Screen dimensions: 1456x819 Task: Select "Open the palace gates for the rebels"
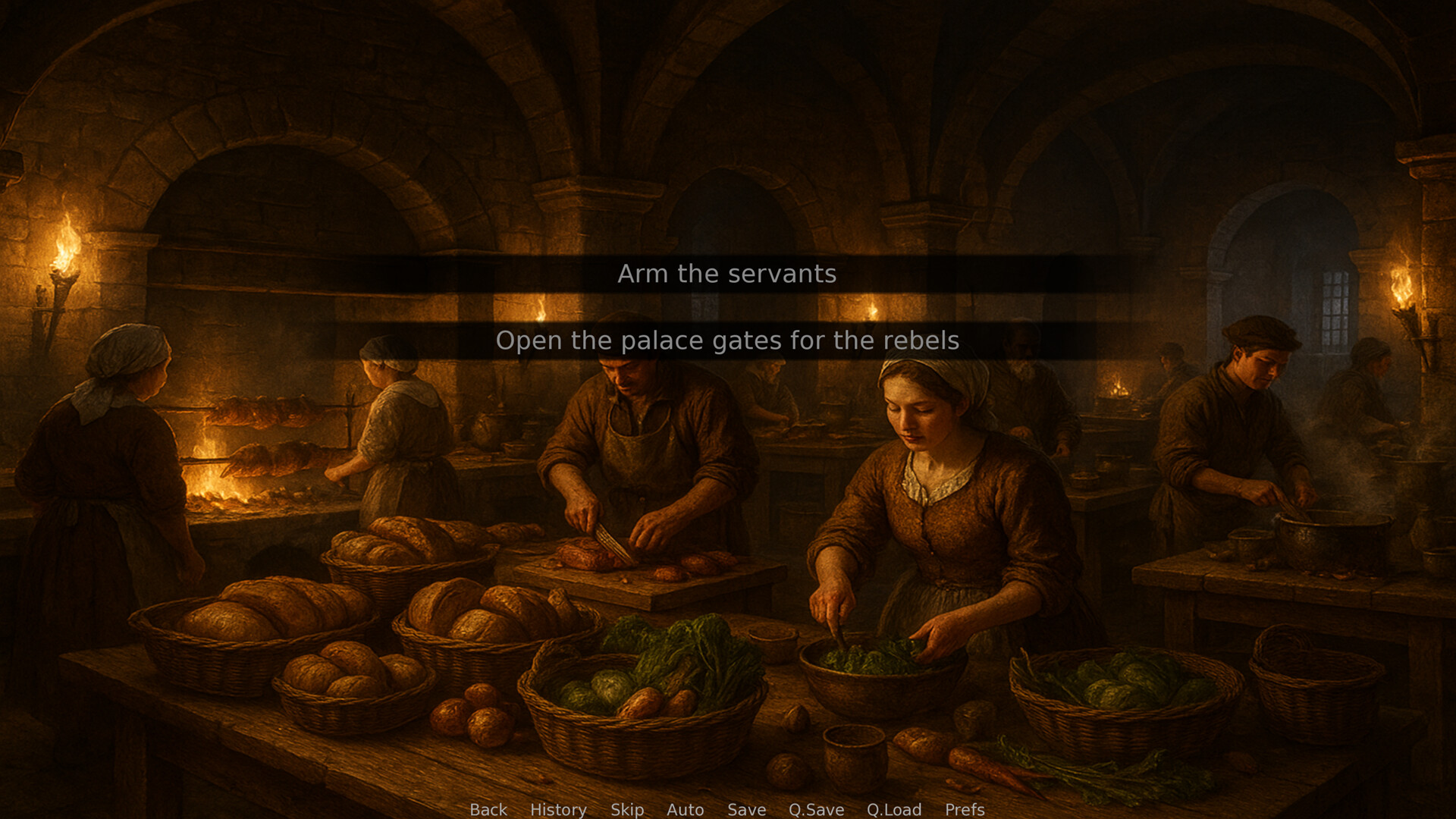pos(728,340)
